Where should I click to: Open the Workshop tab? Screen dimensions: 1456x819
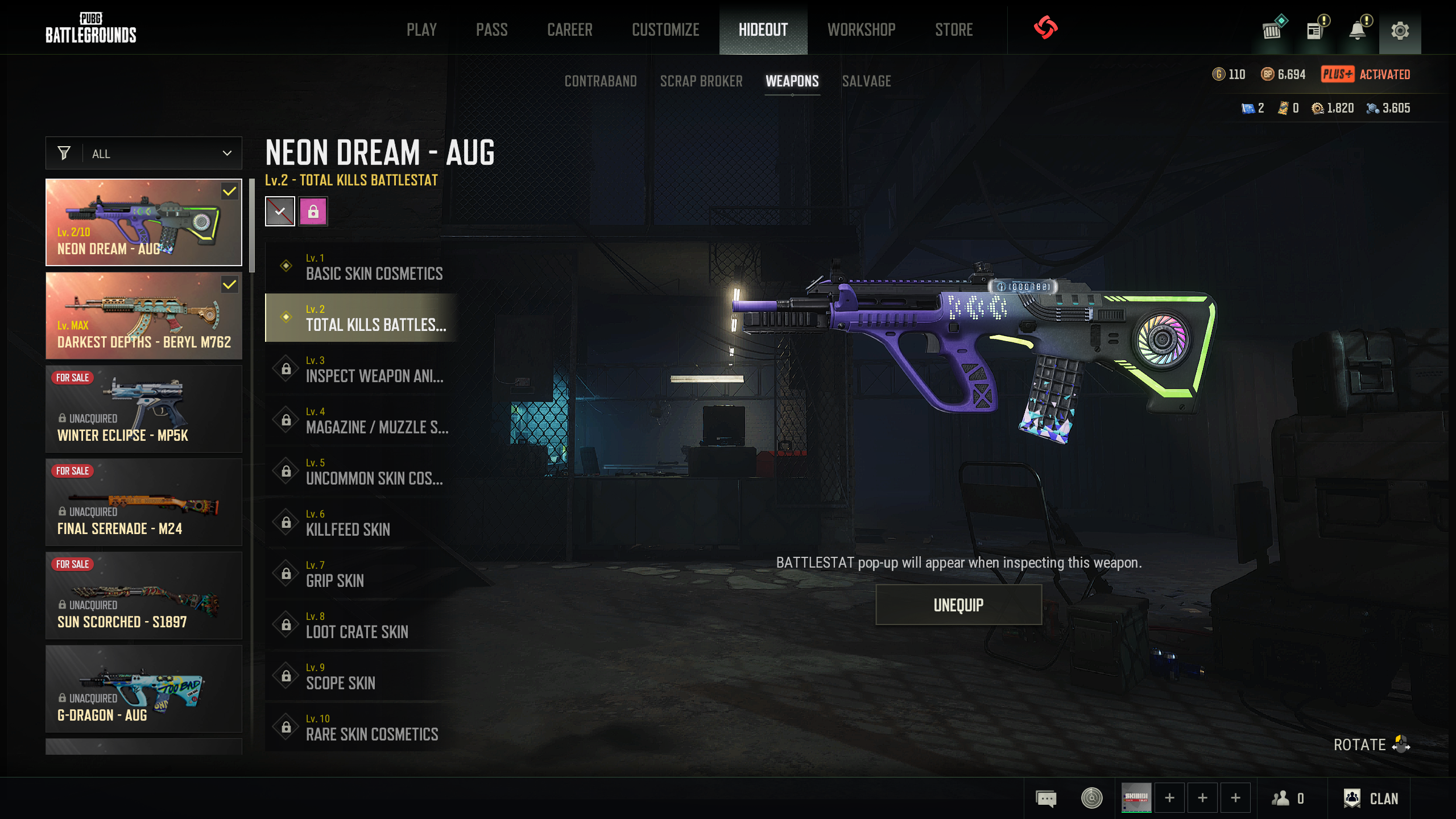[x=861, y=30]
